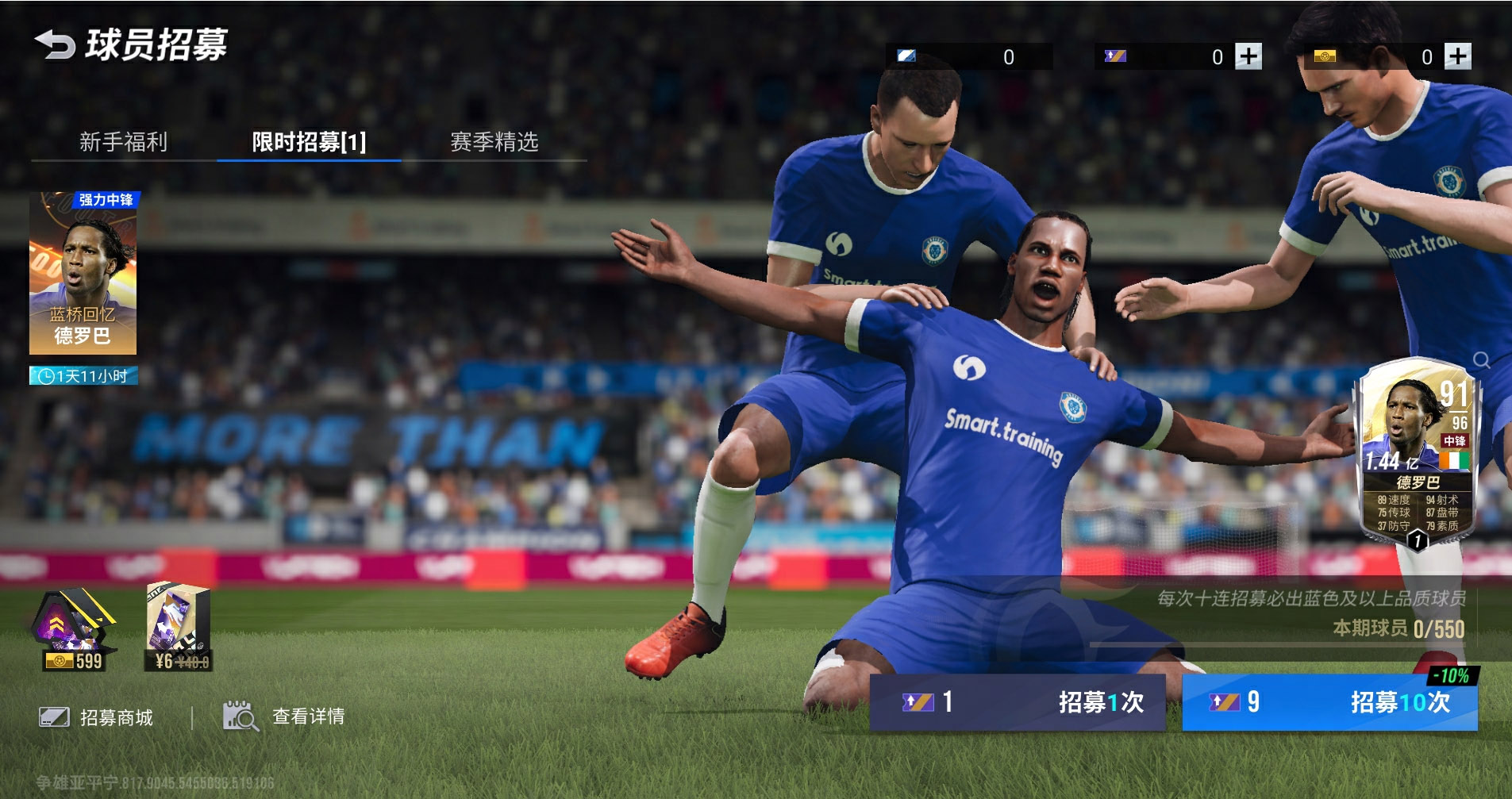The height and width of the screenshot is (799, 1512).
Task: Switch to the 新手福利 tab
Action: click(x=123, y=142)
